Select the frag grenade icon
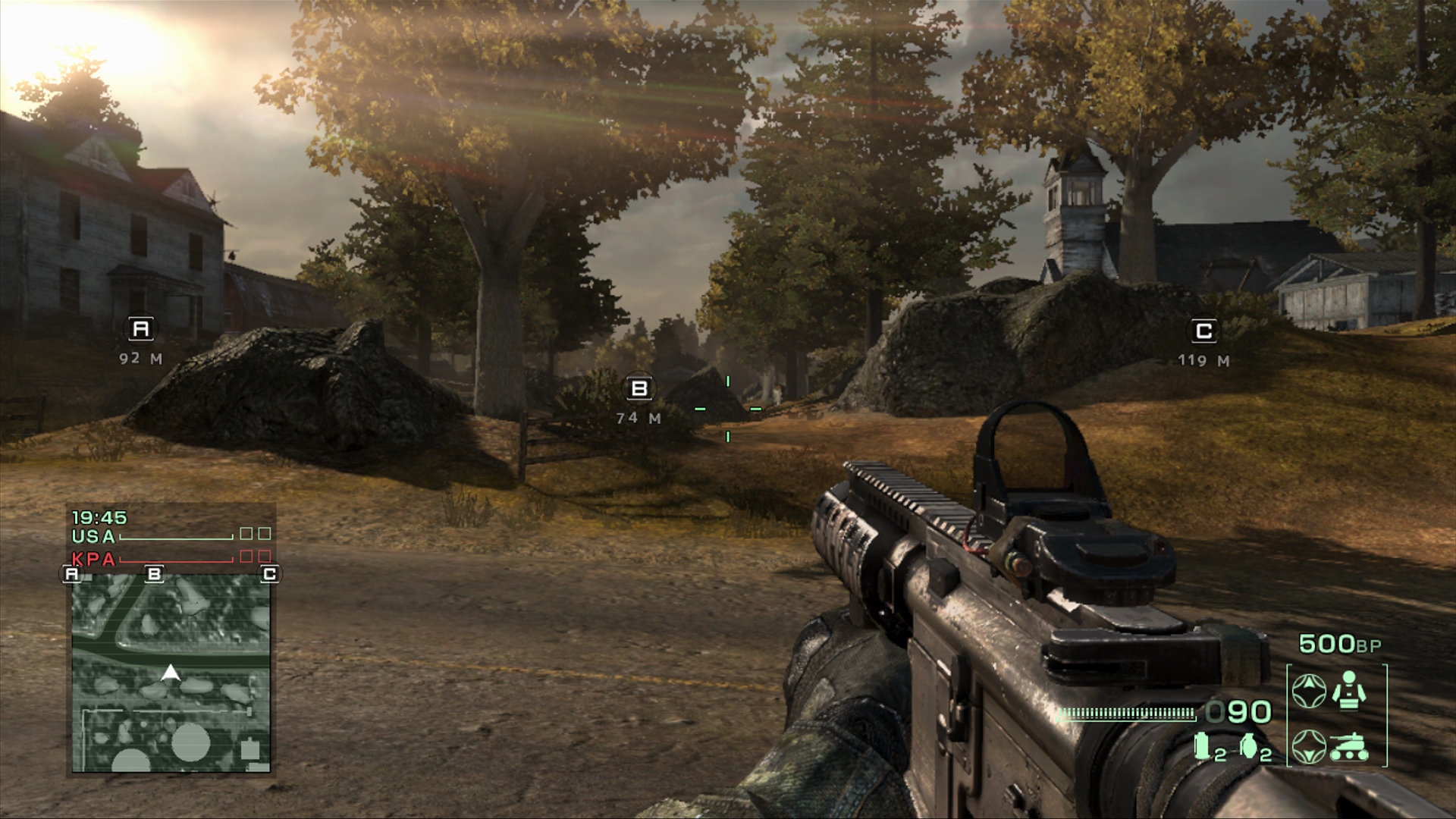This screenshot has width=1456, height=819. [x=1248, y=746]
